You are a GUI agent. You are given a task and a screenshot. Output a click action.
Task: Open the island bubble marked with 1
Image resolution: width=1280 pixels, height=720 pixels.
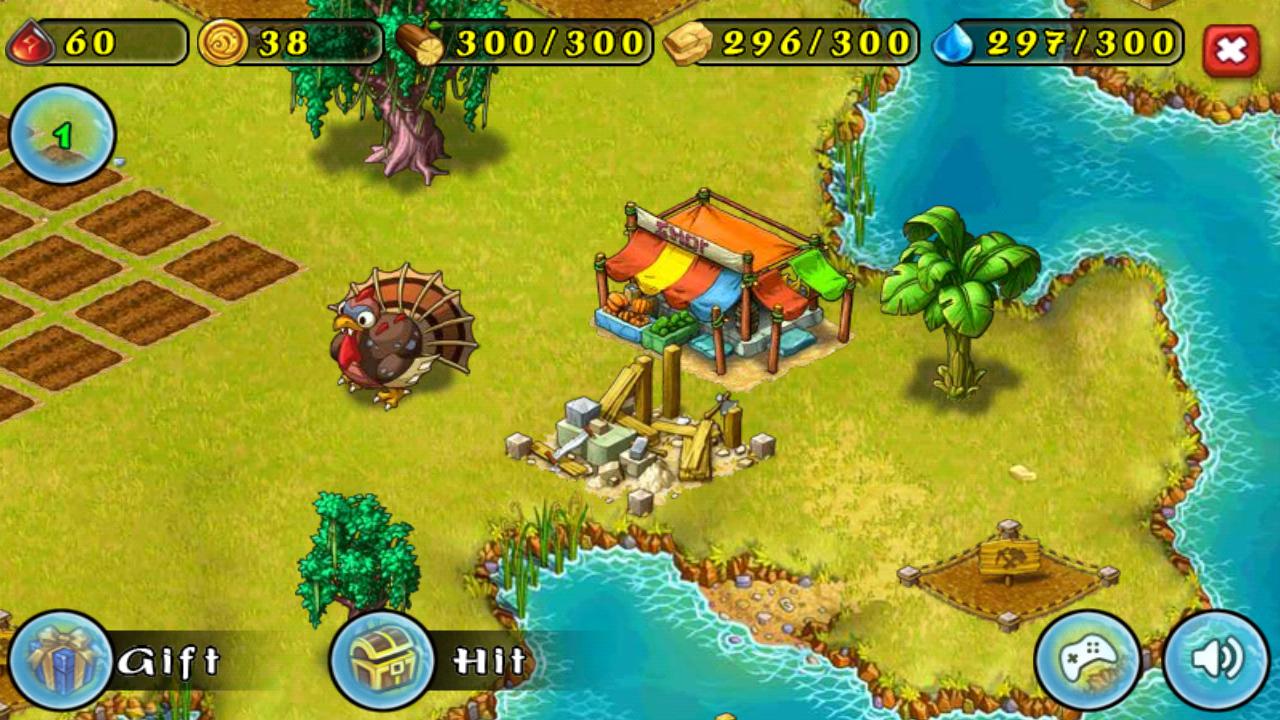(62, 135)
